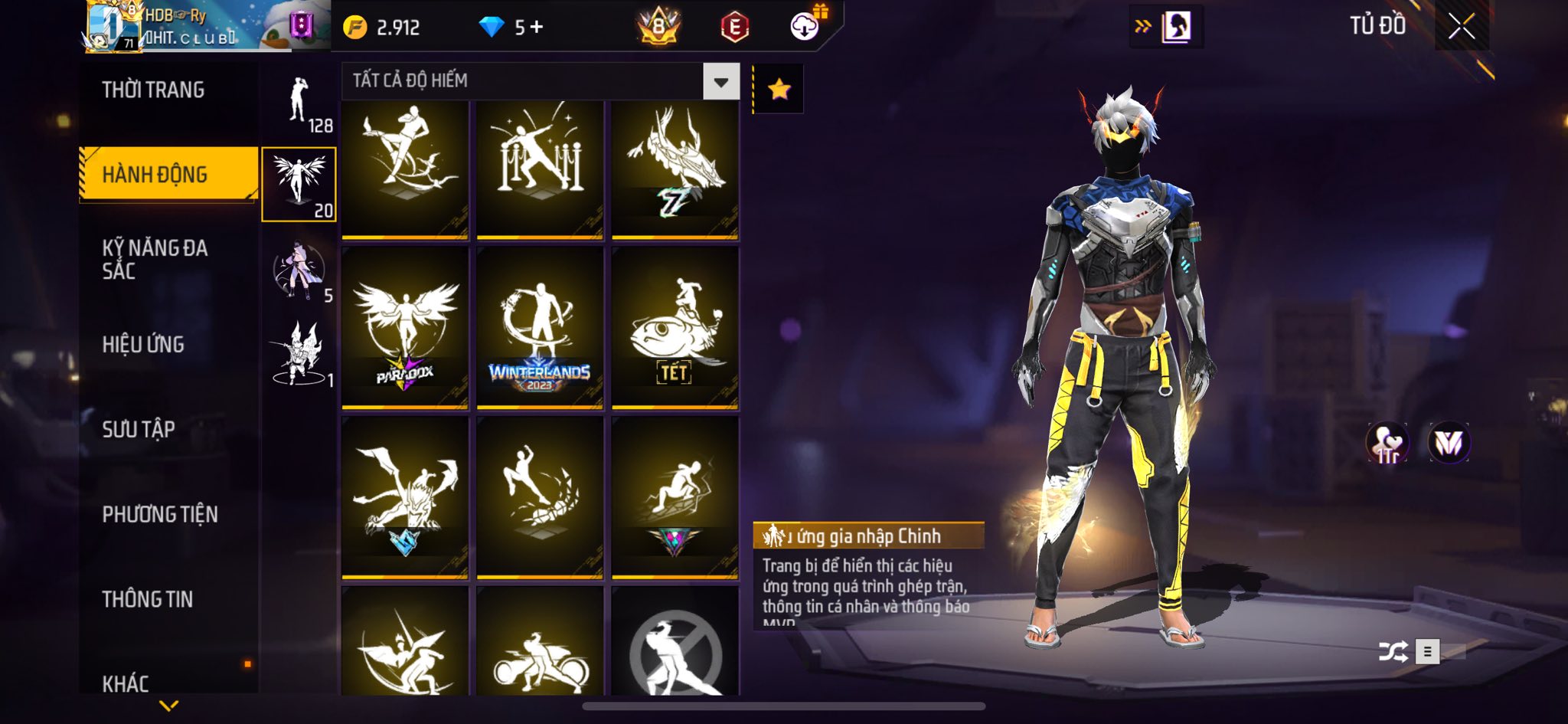Image resolution: width=1568 pixels, height=724 pixels.
Task: Select the Paradox winged emote
Action: [x=405, y=327]
